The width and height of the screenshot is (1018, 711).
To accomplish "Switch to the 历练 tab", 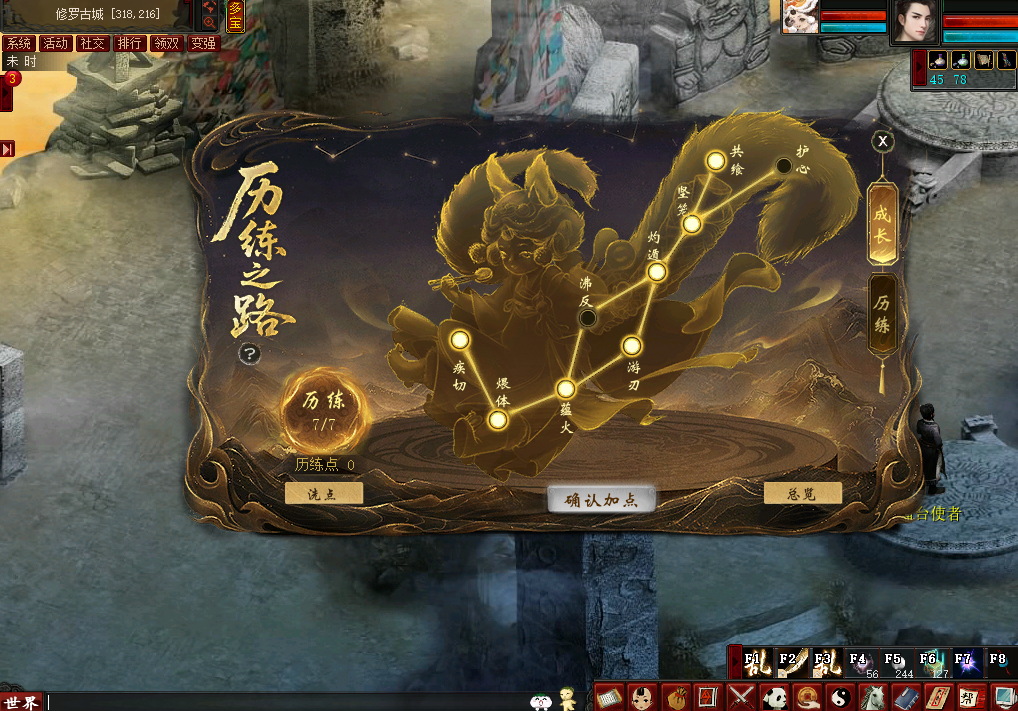I will coord(882,314).
